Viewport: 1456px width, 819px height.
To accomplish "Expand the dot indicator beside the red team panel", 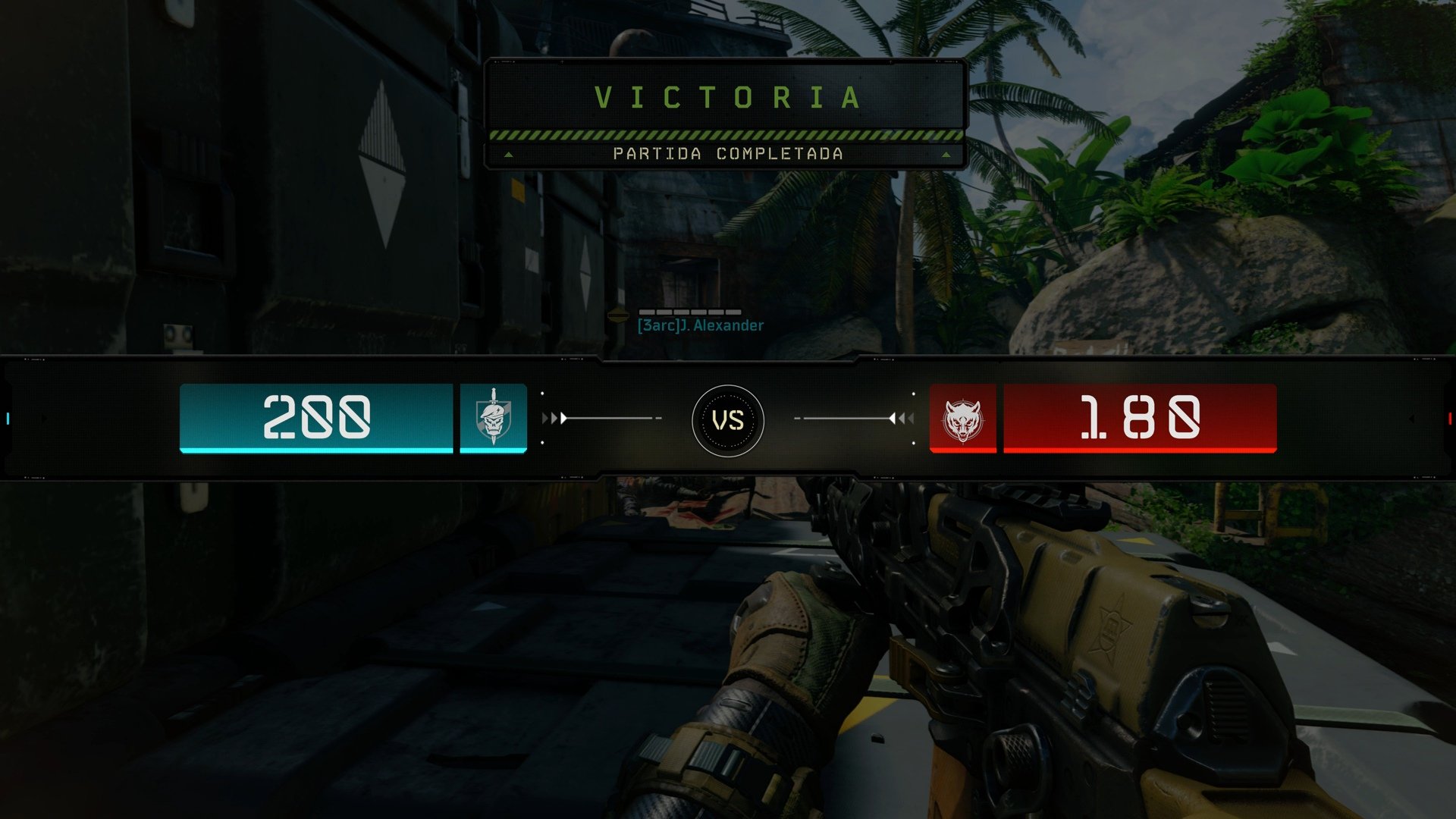I will pos(912,394).
